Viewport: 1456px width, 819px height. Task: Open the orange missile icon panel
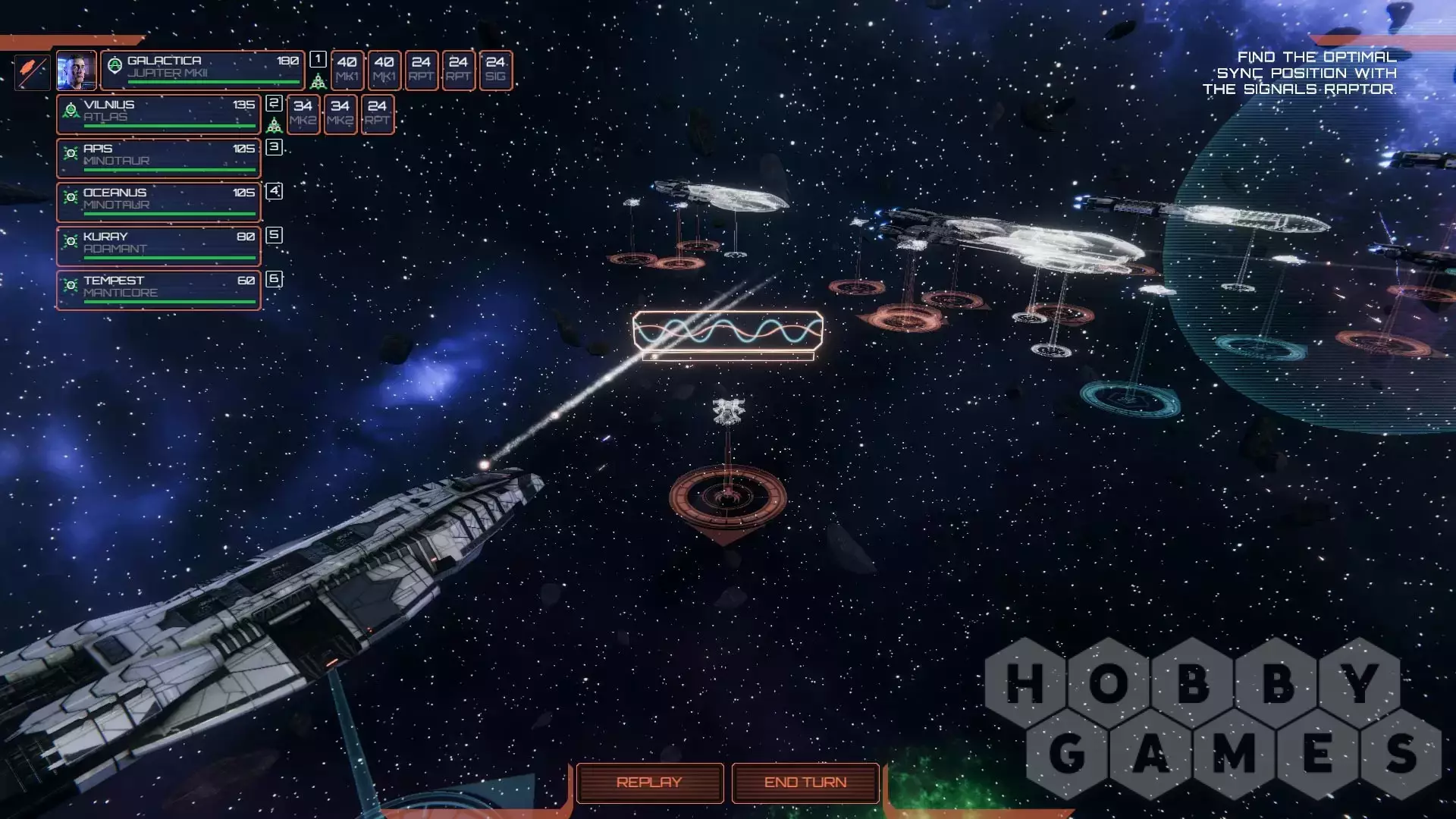[32, 71]
